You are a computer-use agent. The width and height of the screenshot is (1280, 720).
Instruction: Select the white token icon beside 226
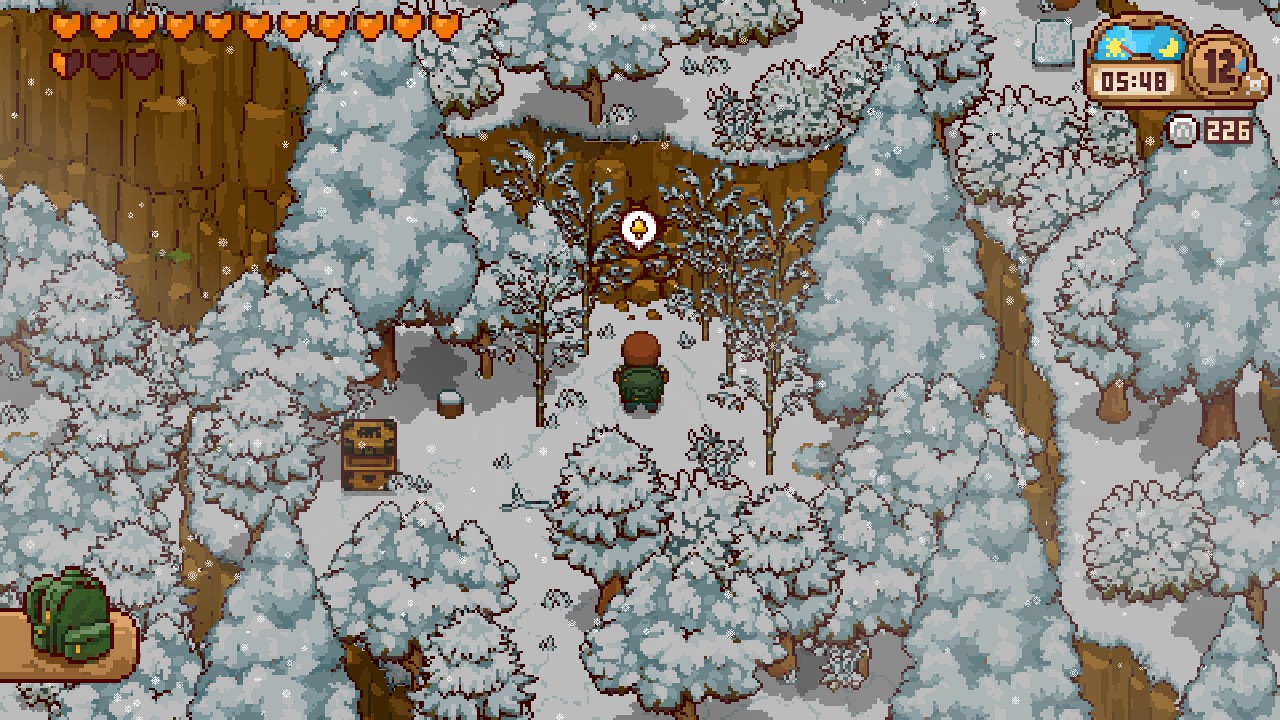[1181, 129]
